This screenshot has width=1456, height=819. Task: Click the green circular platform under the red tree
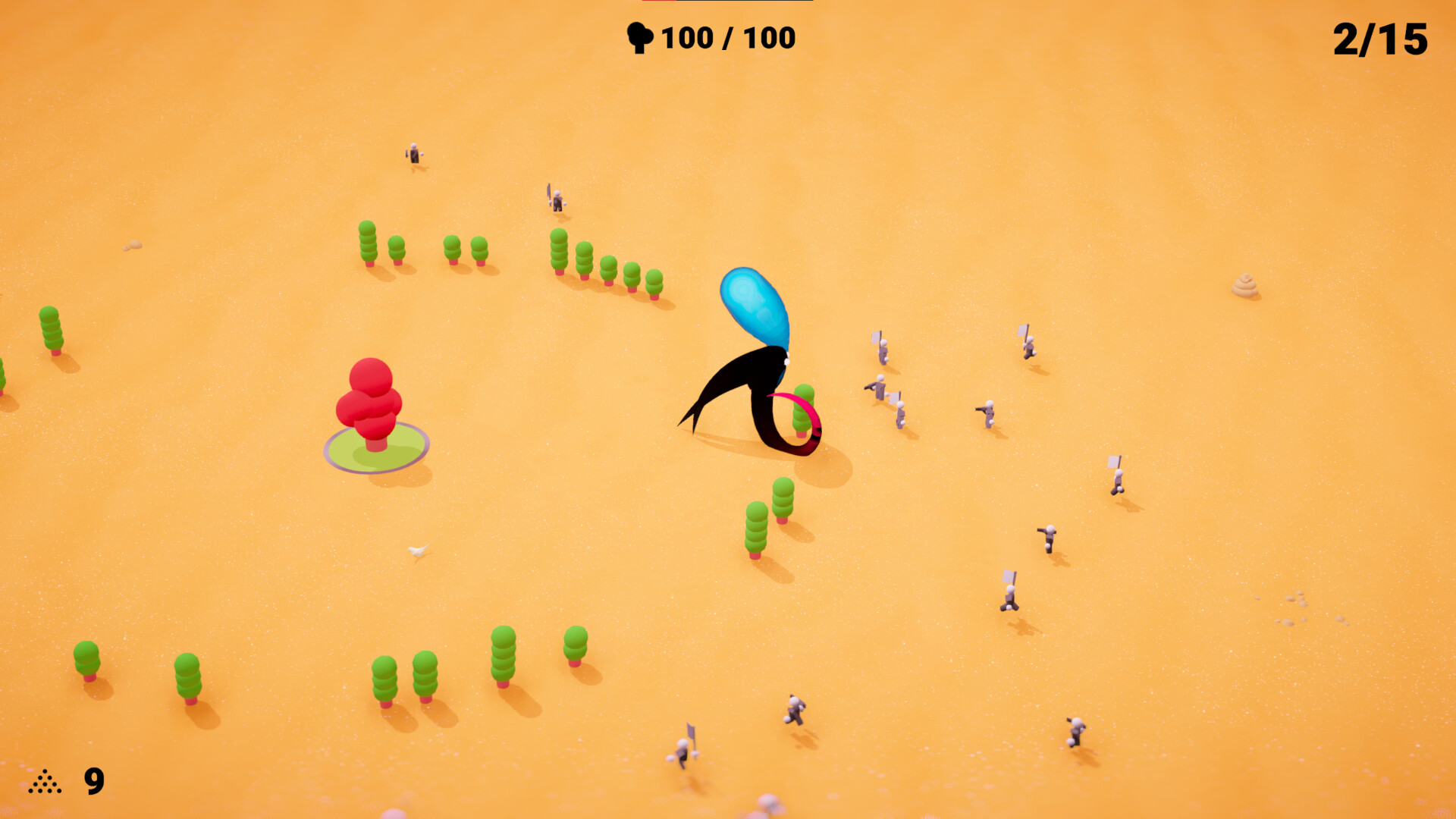(374, 455)
